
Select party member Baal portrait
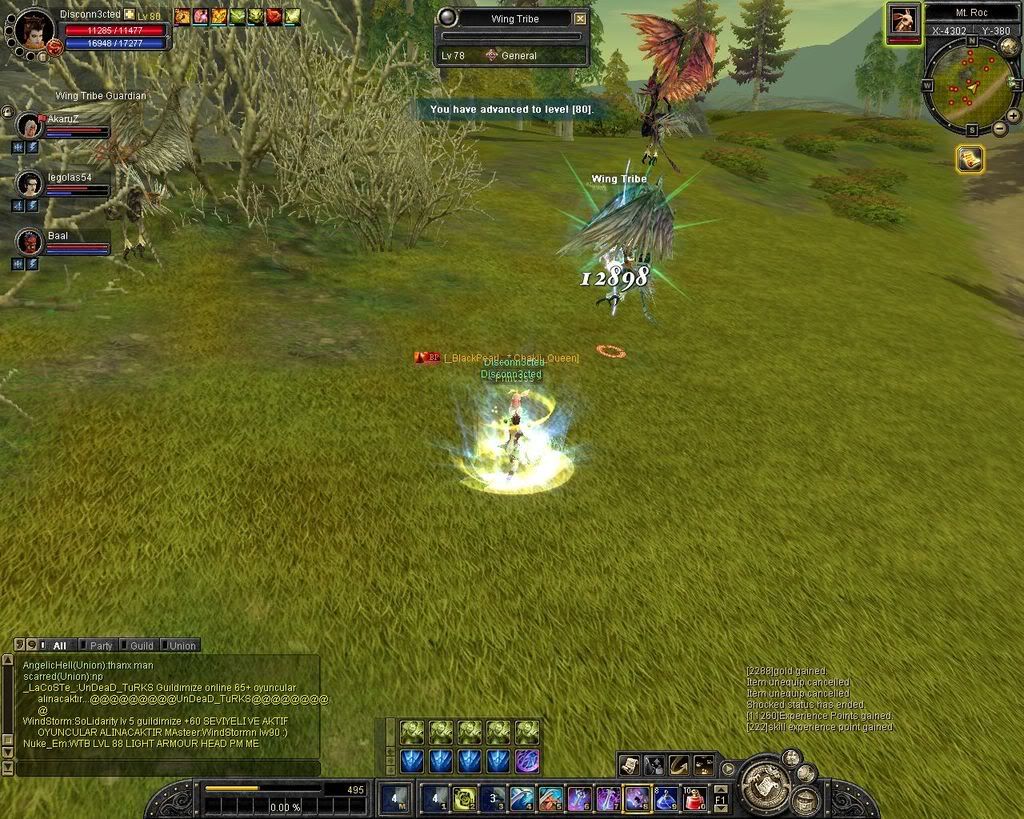coord(29,241)
